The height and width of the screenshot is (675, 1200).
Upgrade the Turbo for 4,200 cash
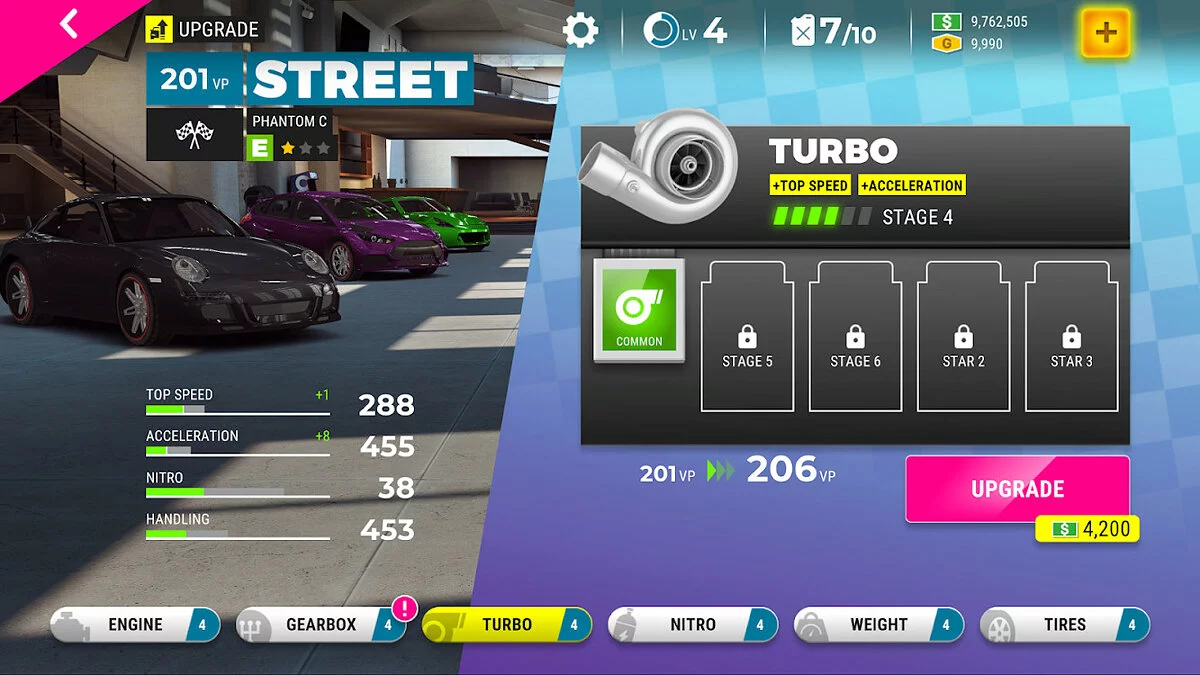point(1017,489)
